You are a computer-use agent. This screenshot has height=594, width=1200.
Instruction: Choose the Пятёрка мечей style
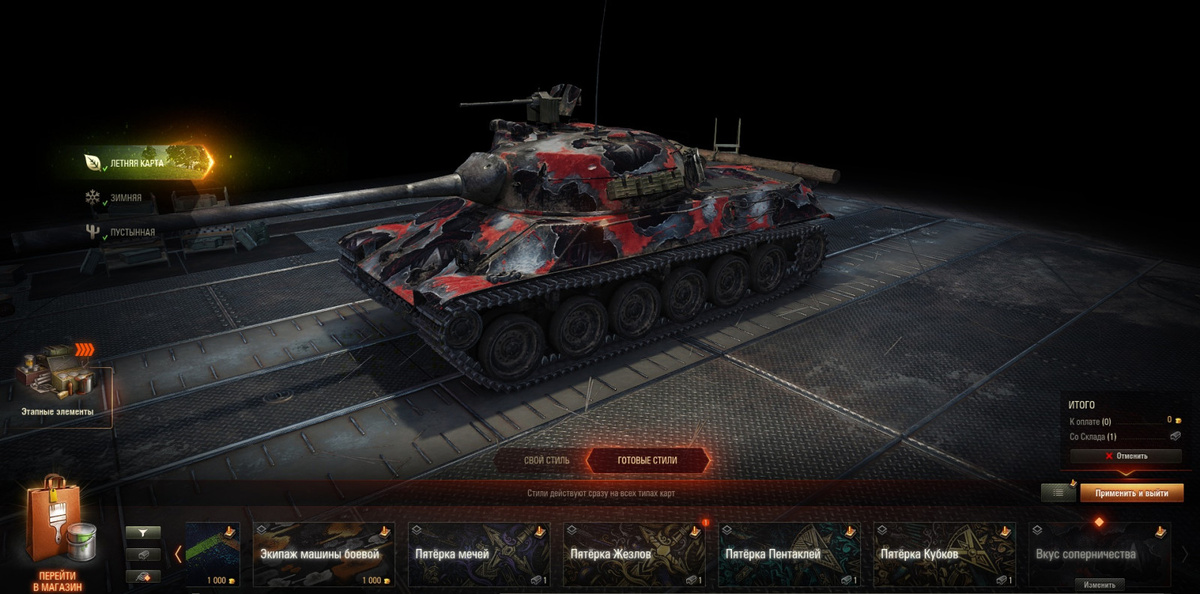coord(479,553)
